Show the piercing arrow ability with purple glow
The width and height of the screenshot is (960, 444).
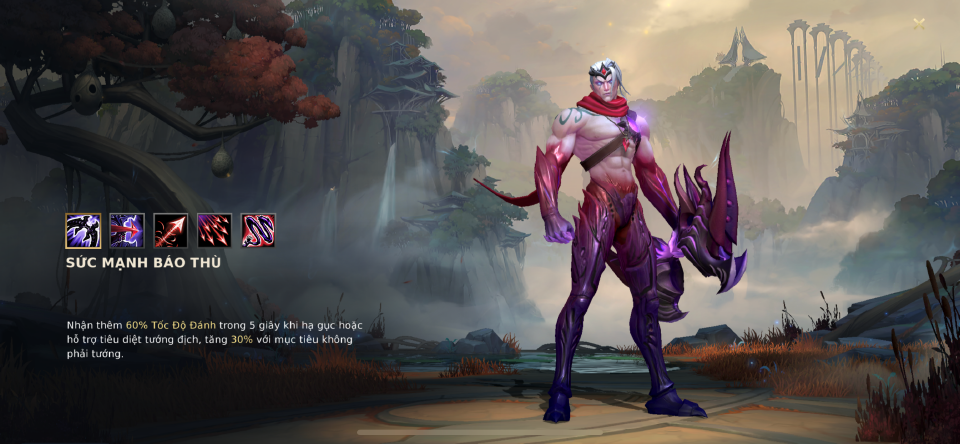[127, 231]
